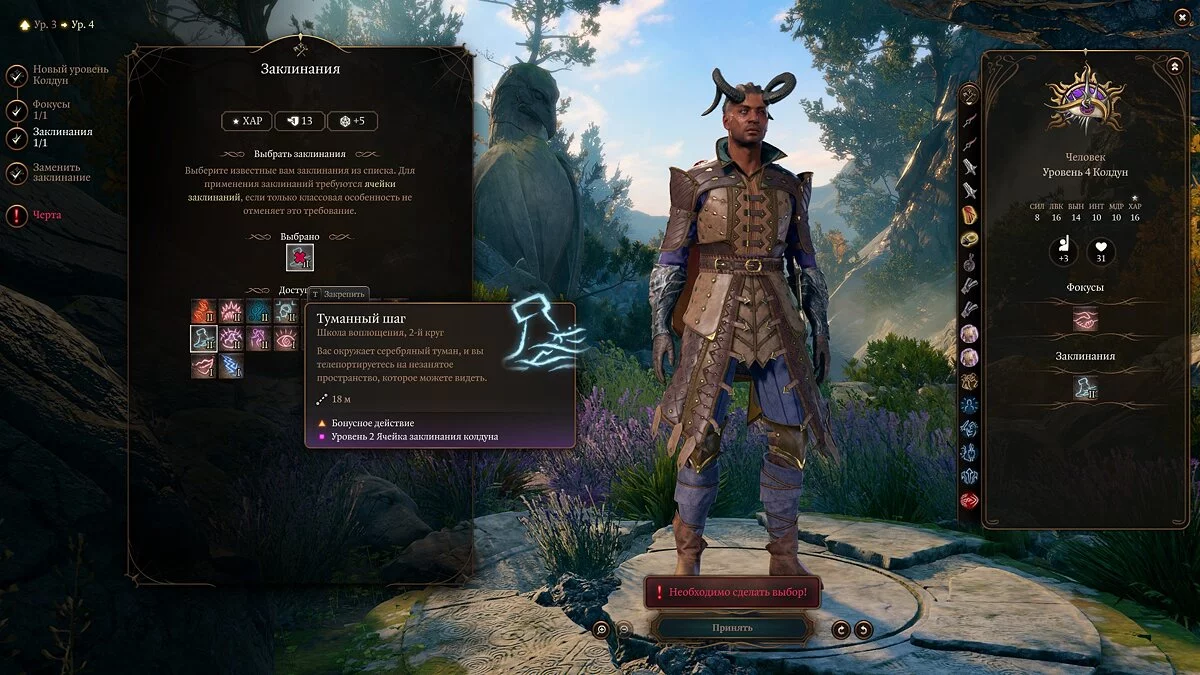The height and width of the screenshot is (675, 1200).
Task: Pick the teal swirl spell icon
Action: [x=259, y=311]
